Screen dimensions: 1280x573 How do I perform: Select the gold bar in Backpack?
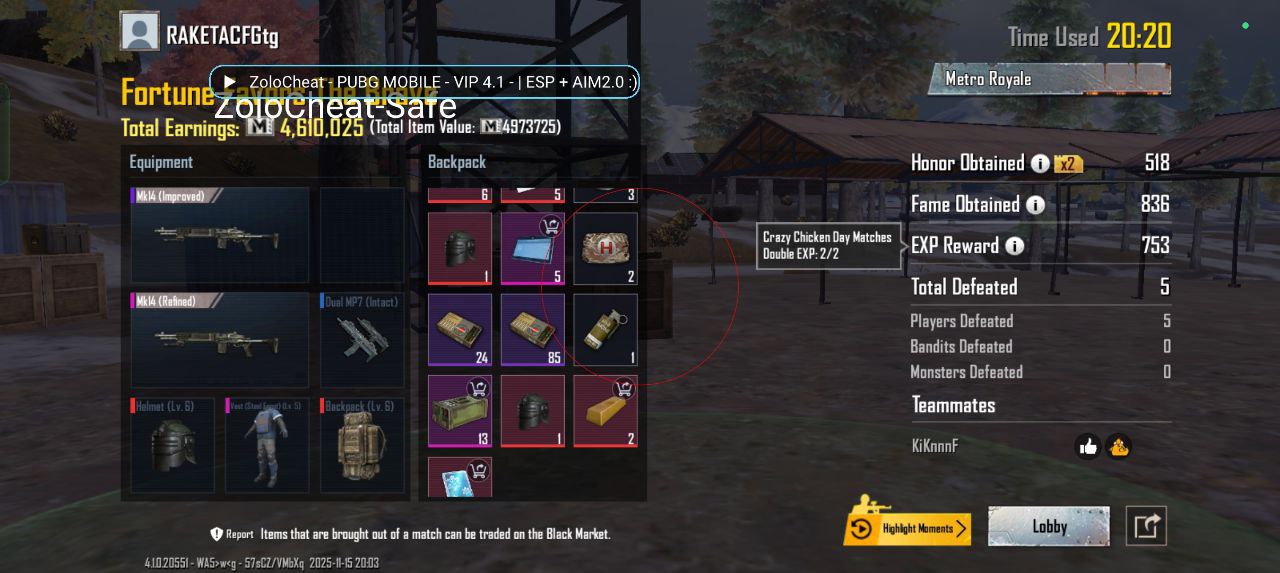tap(605, 411)
